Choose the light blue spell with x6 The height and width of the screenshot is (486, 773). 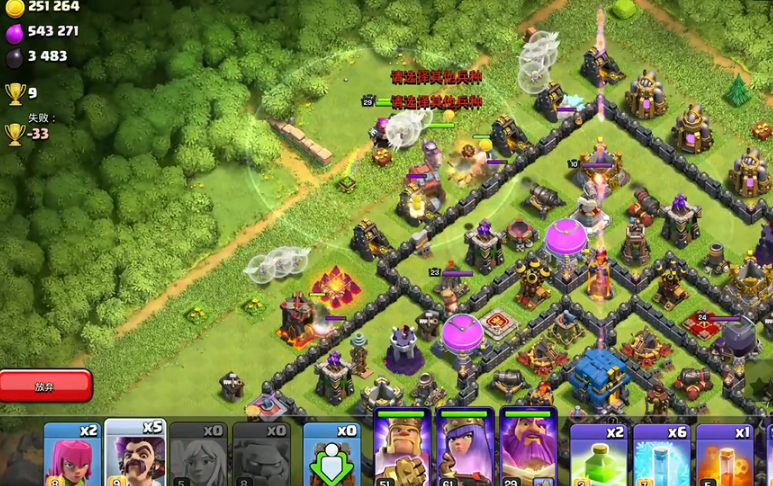tap(661, 455)
